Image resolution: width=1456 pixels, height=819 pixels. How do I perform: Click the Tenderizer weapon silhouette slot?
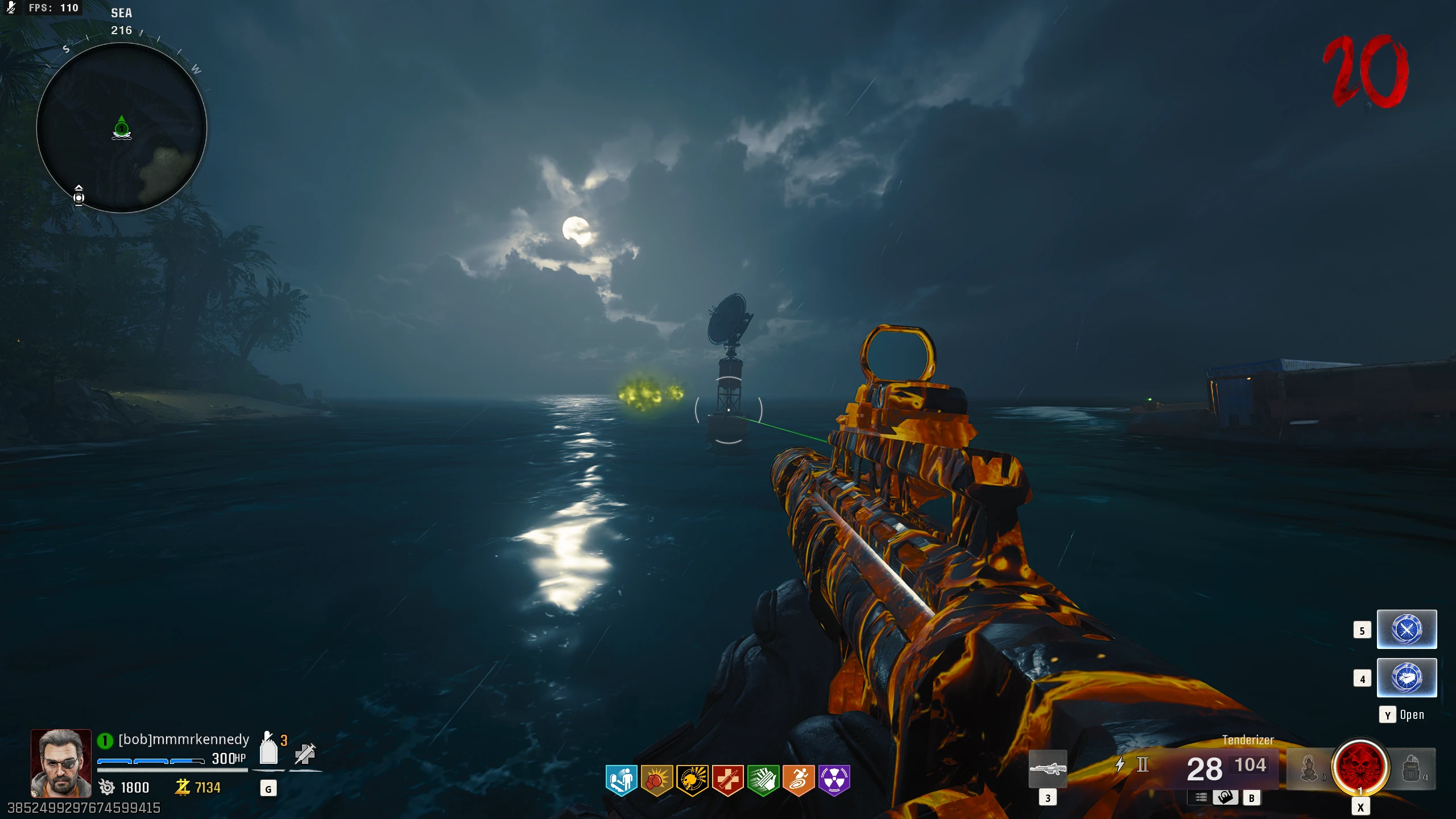point(1048,769)
